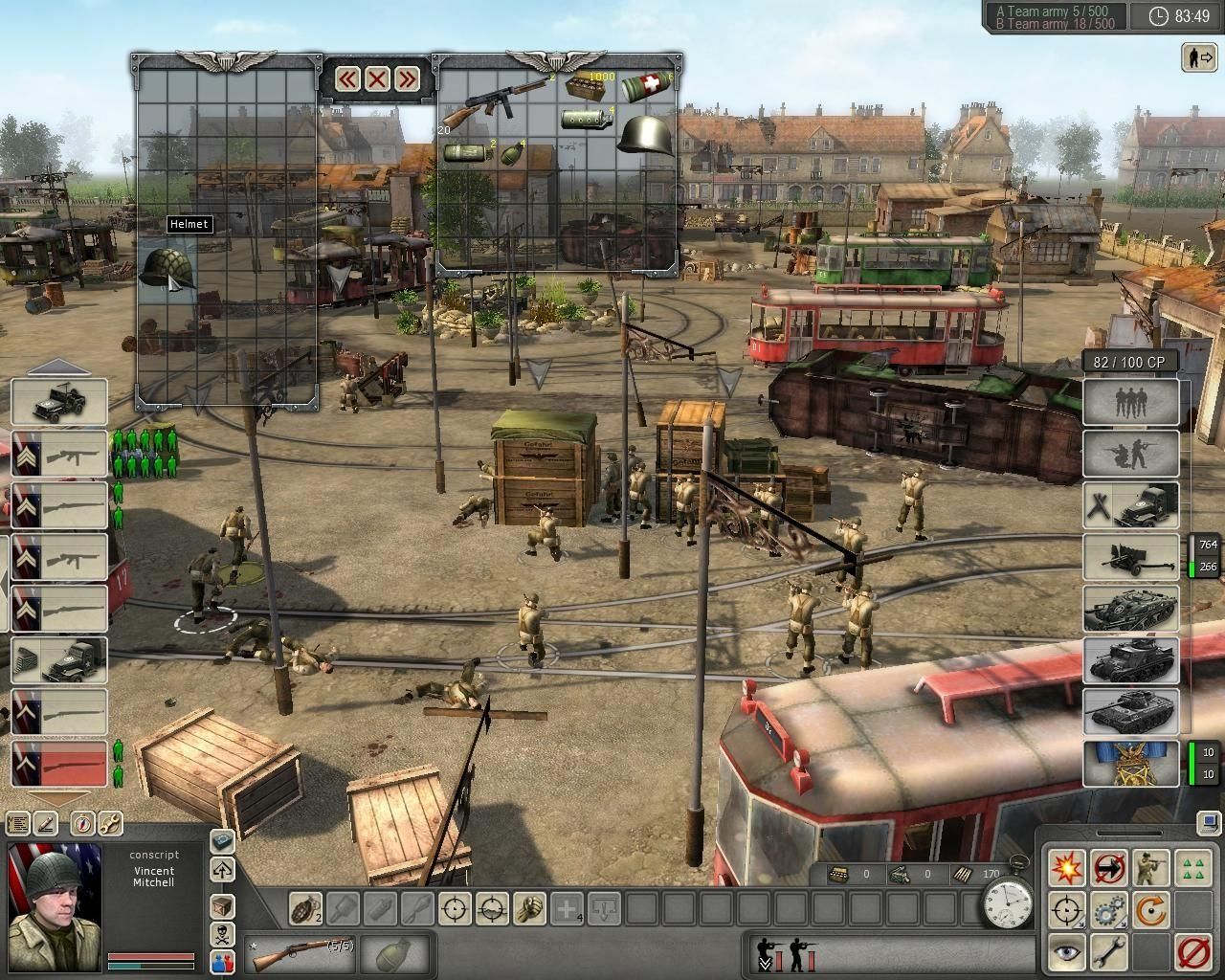Select the jeep unit card on left
The height and width of the screenshot is (980, 1225).
[x=59, y=403]
